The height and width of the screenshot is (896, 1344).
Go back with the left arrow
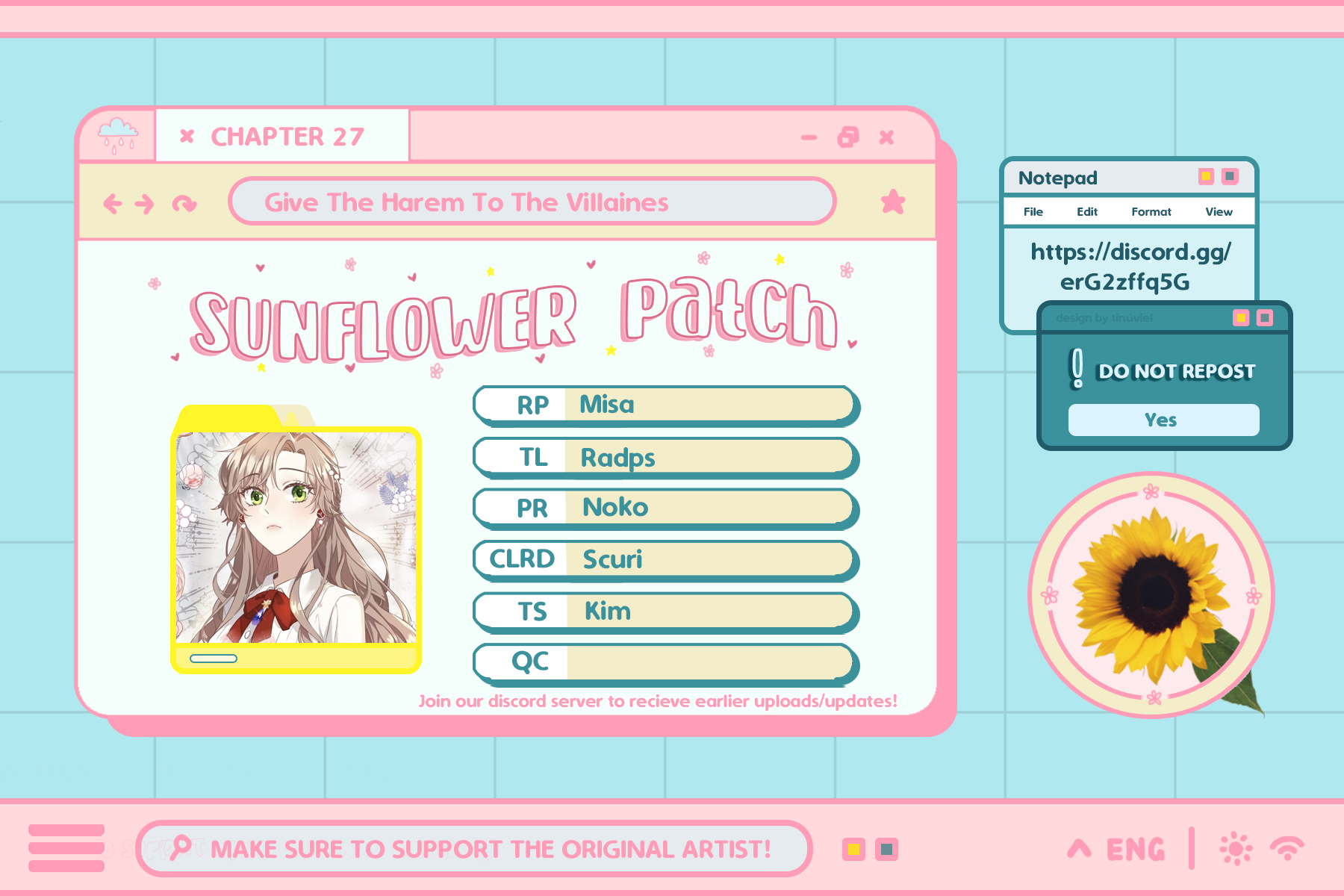coord(113,203)
